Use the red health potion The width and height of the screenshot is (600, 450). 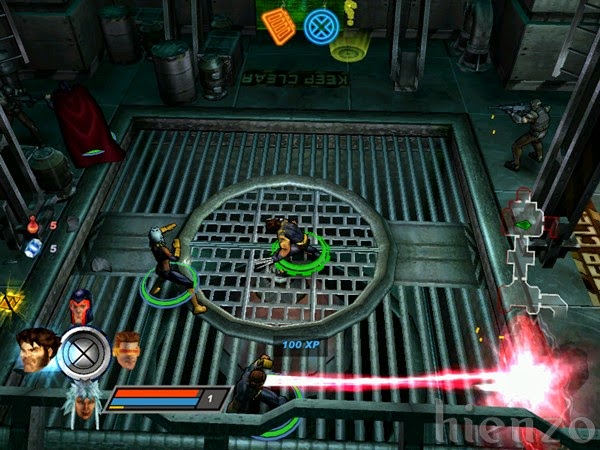(34, 225)
